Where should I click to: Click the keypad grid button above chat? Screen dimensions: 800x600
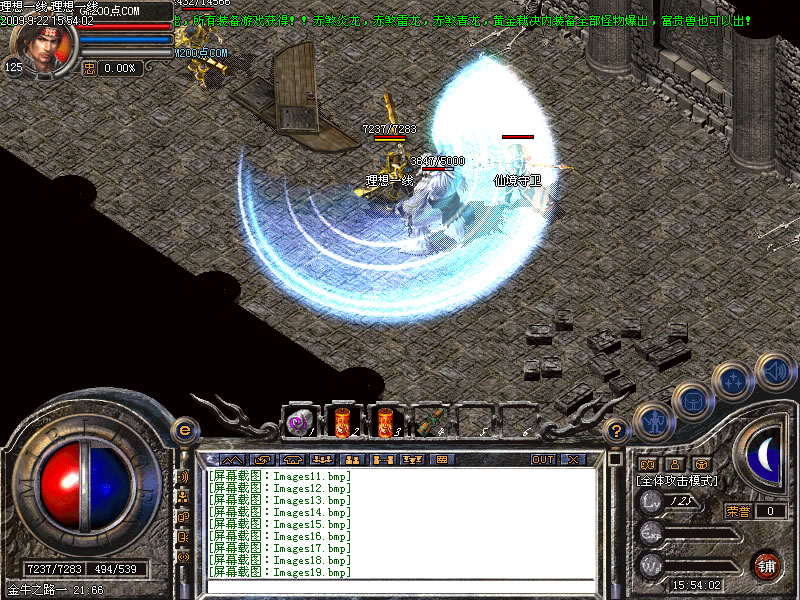(x=441, y=459)
